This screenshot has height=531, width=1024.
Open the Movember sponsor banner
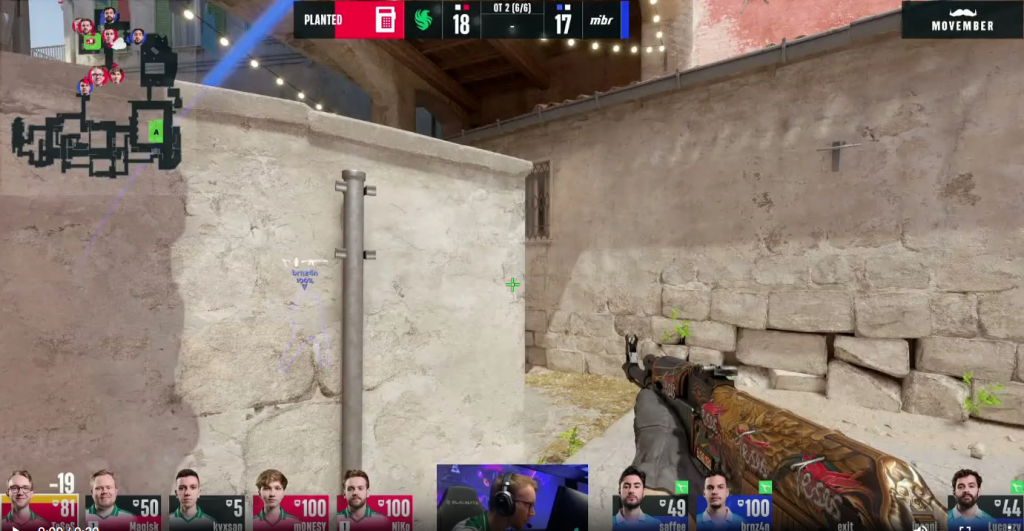[x=961, y=19]
